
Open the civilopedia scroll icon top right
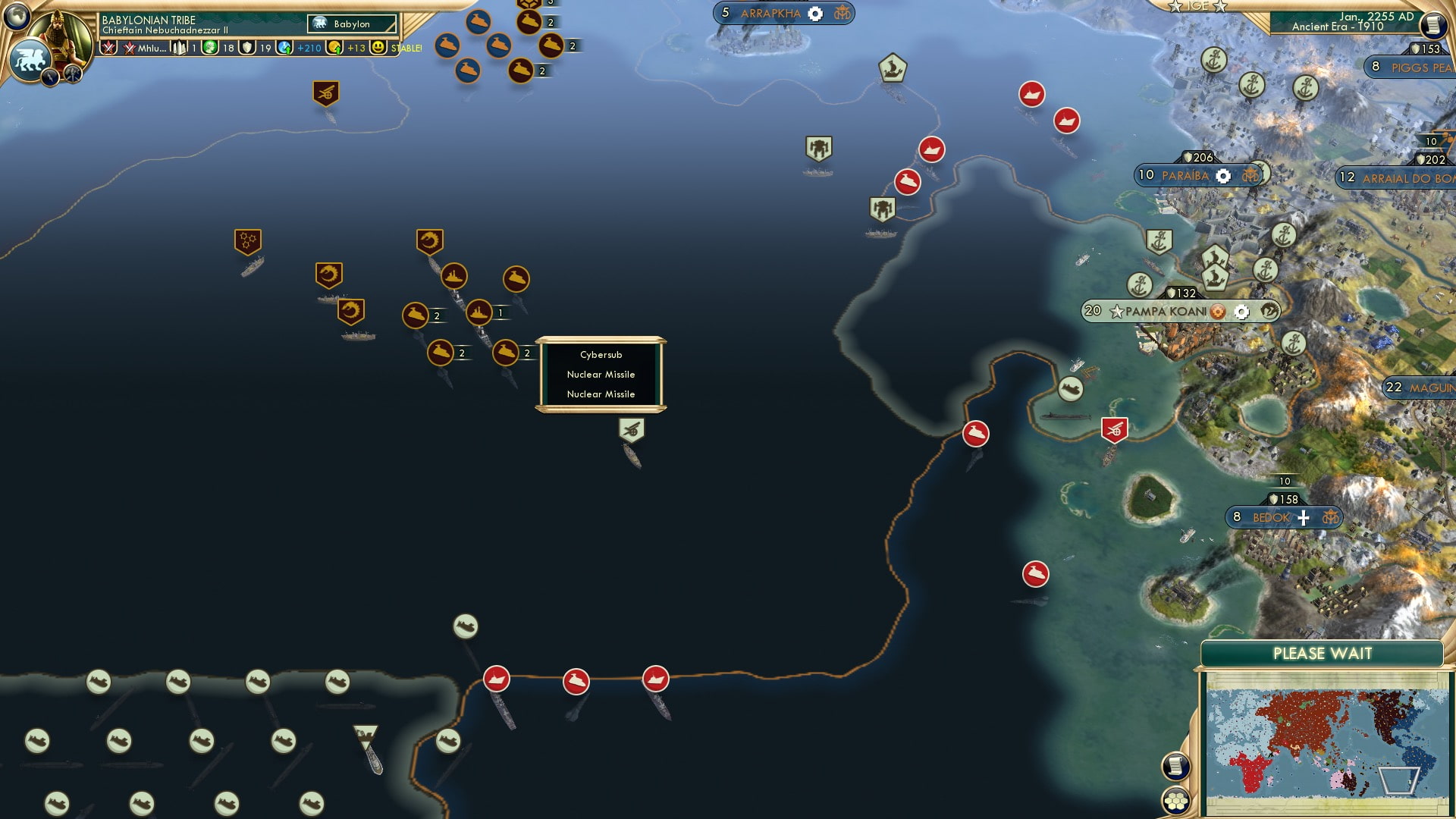point(1433,24)
